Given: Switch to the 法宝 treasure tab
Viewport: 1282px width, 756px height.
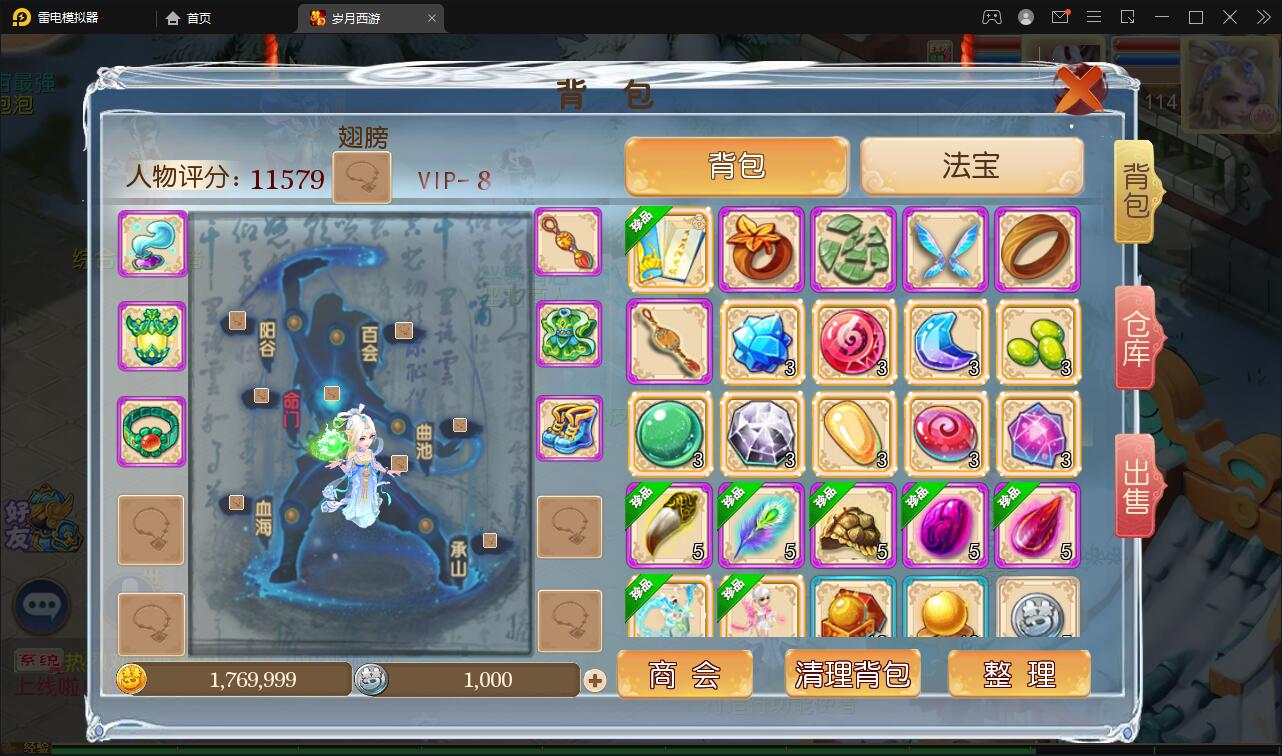Looking at the screenshot, I should click(972, 167).
